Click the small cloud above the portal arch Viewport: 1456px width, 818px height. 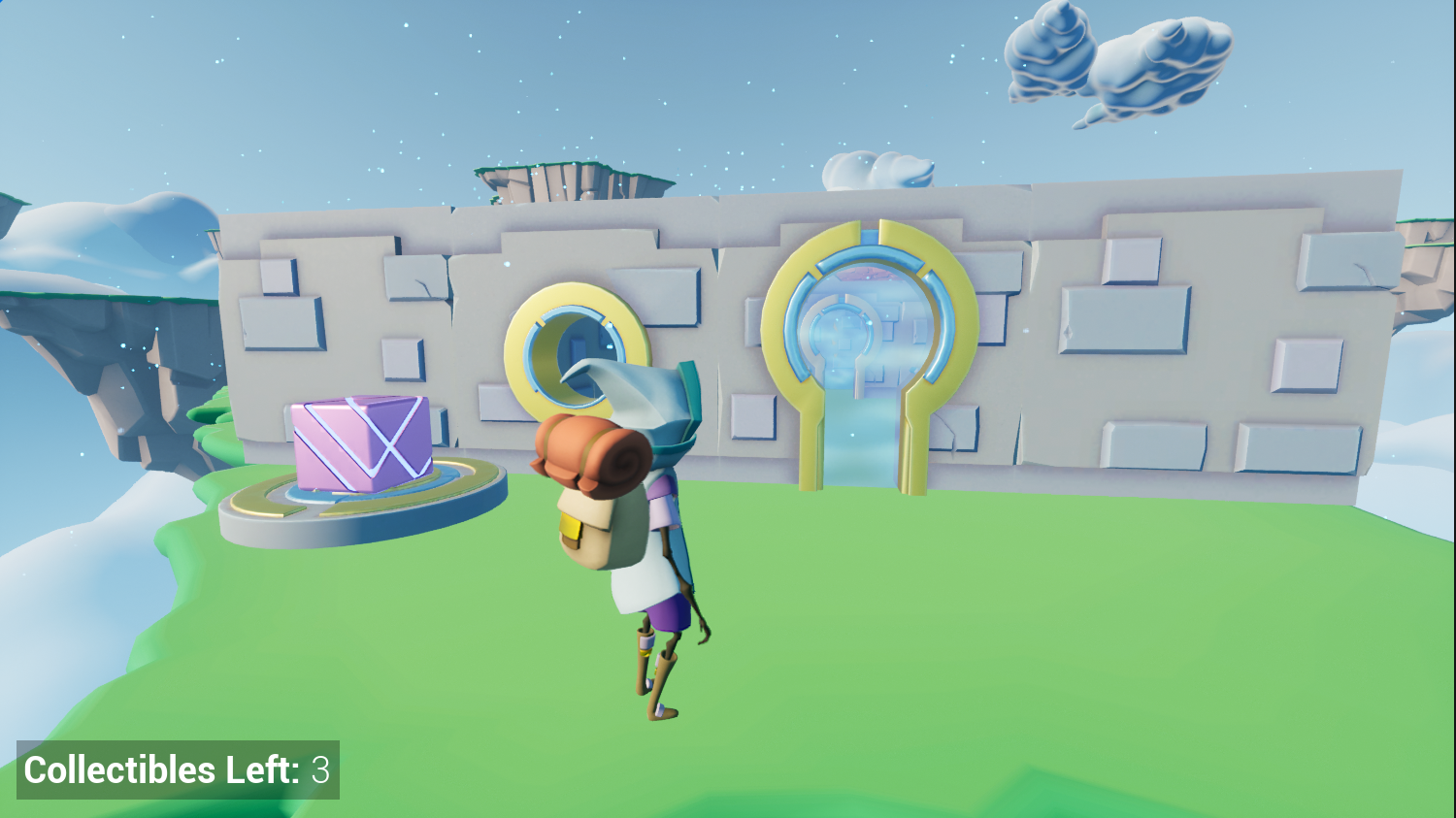[874, 170]
